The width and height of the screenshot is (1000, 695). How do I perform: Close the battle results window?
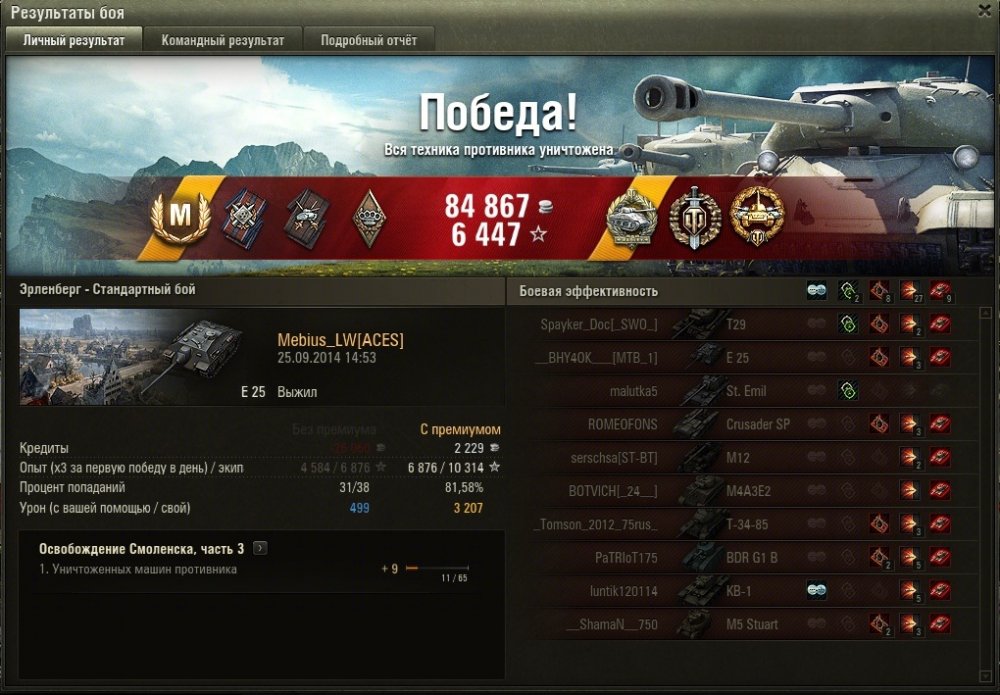coord(984,10)
